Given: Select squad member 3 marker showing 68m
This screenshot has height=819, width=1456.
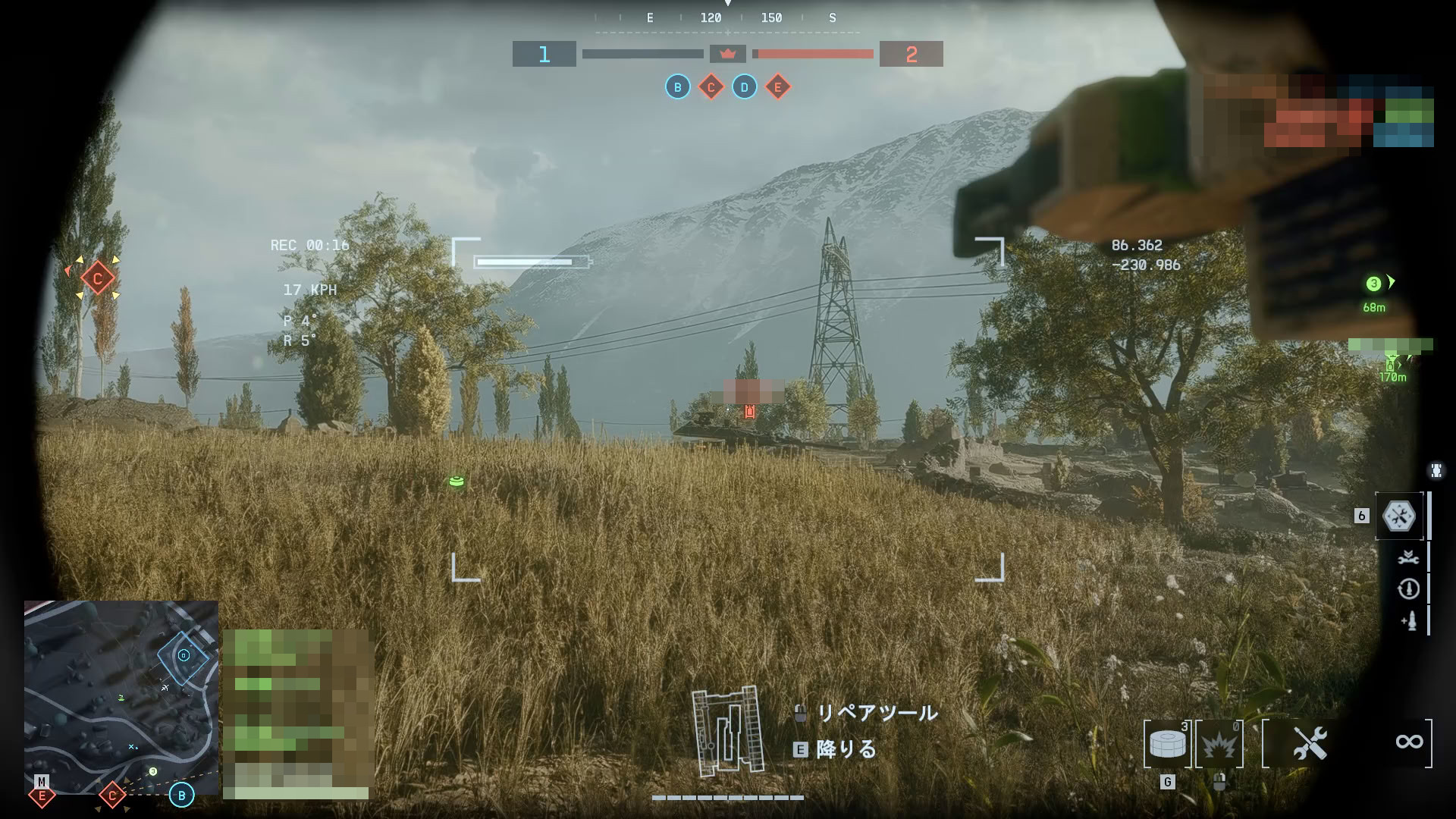Looking at the screenshot, I should click(1373, 284).
